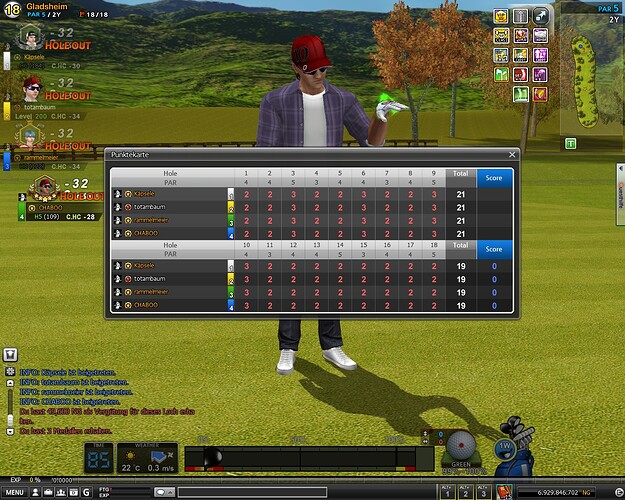
Task: Close the Punktekarte scorecard window
Action: click(x=512, y=155)
